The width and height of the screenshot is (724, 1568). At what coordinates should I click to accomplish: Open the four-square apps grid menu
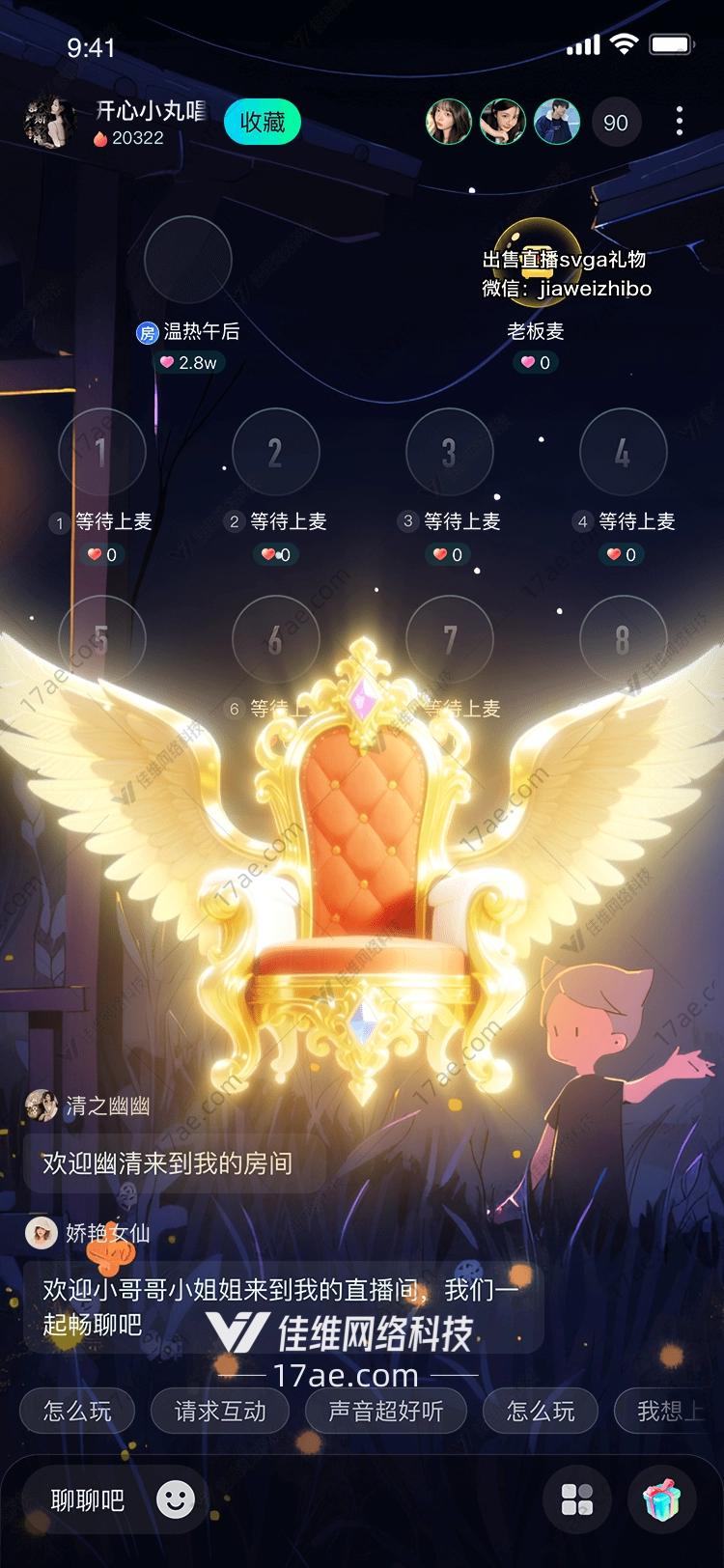(x=577, y=1499)
